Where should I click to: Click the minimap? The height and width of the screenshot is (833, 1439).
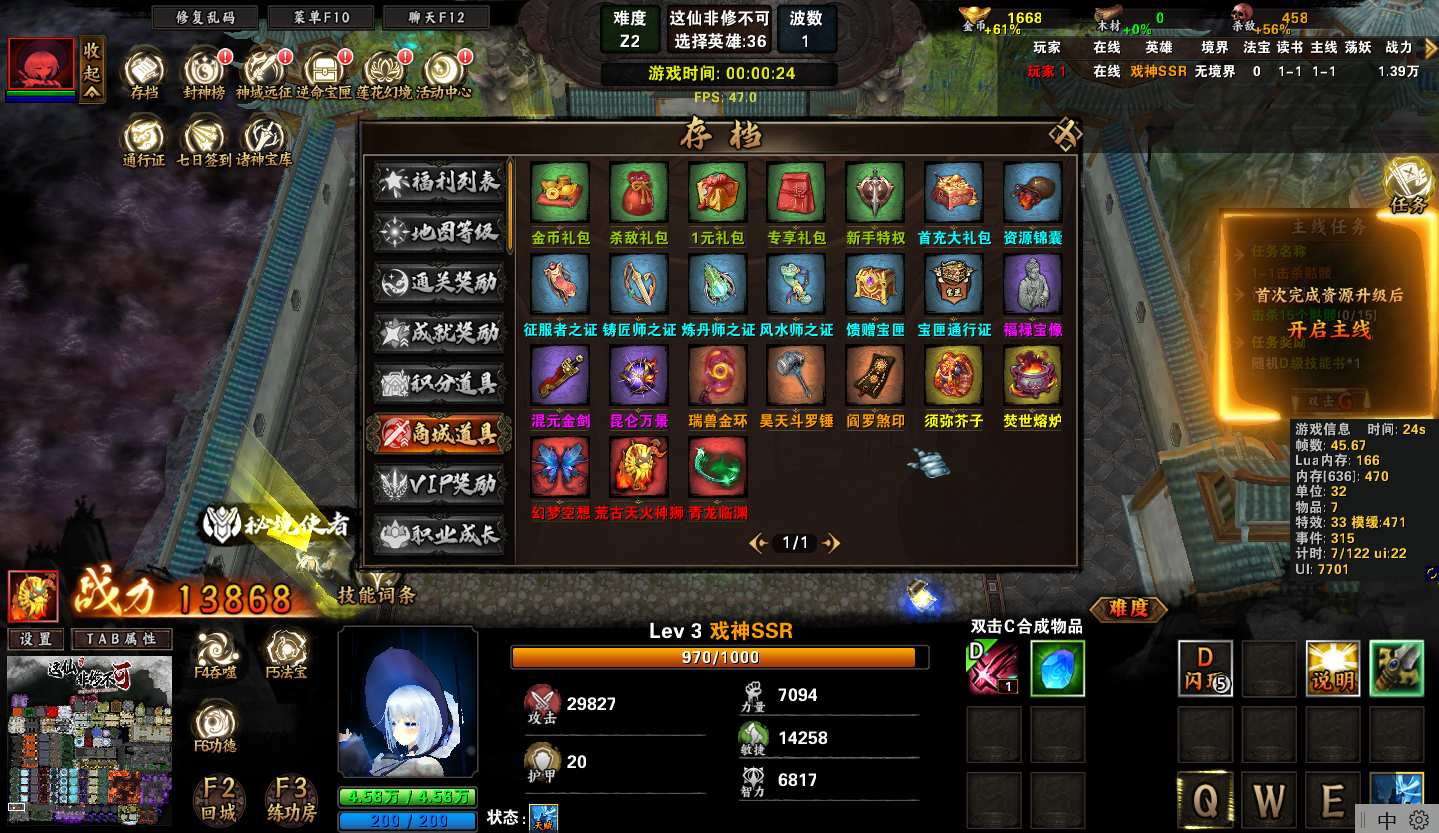pyautogui.click(x=89, y=740)
